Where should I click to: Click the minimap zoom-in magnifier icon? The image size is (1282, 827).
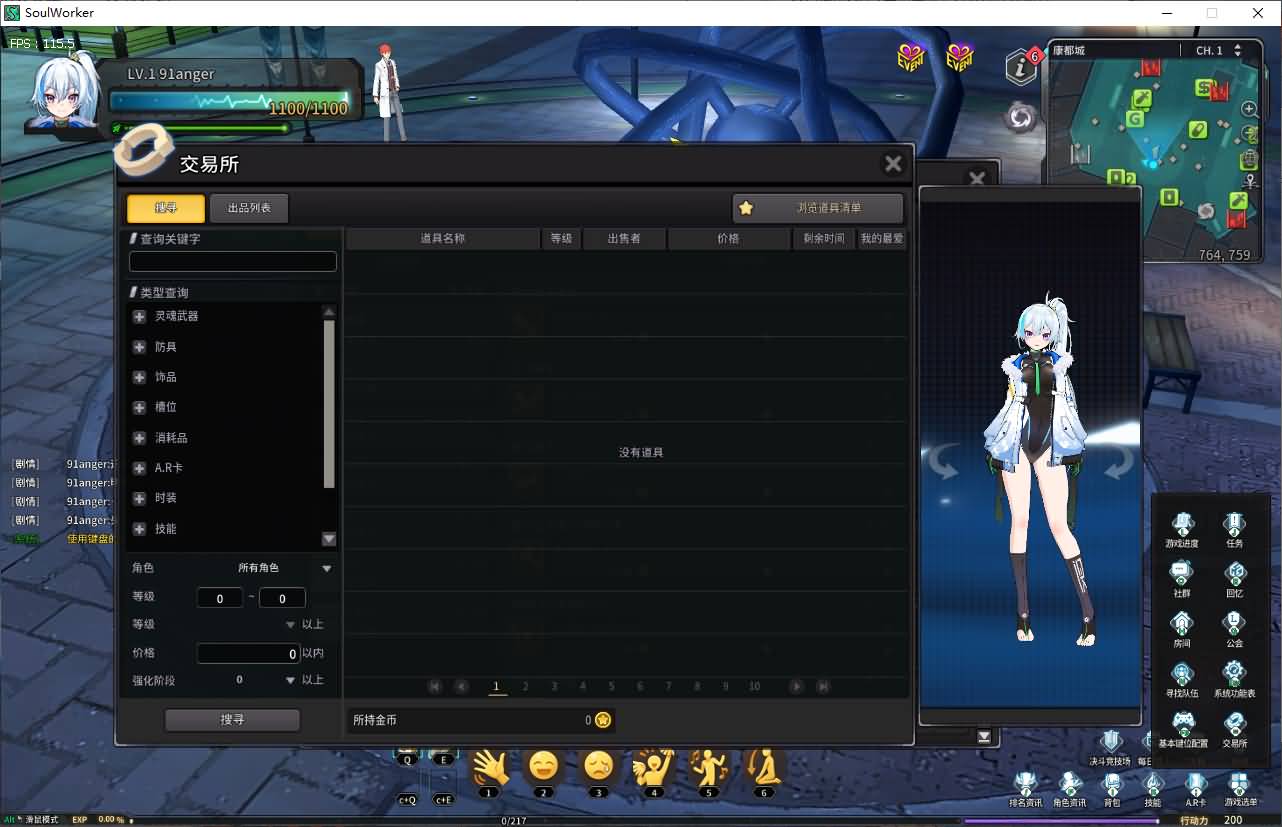point(1249,108)
